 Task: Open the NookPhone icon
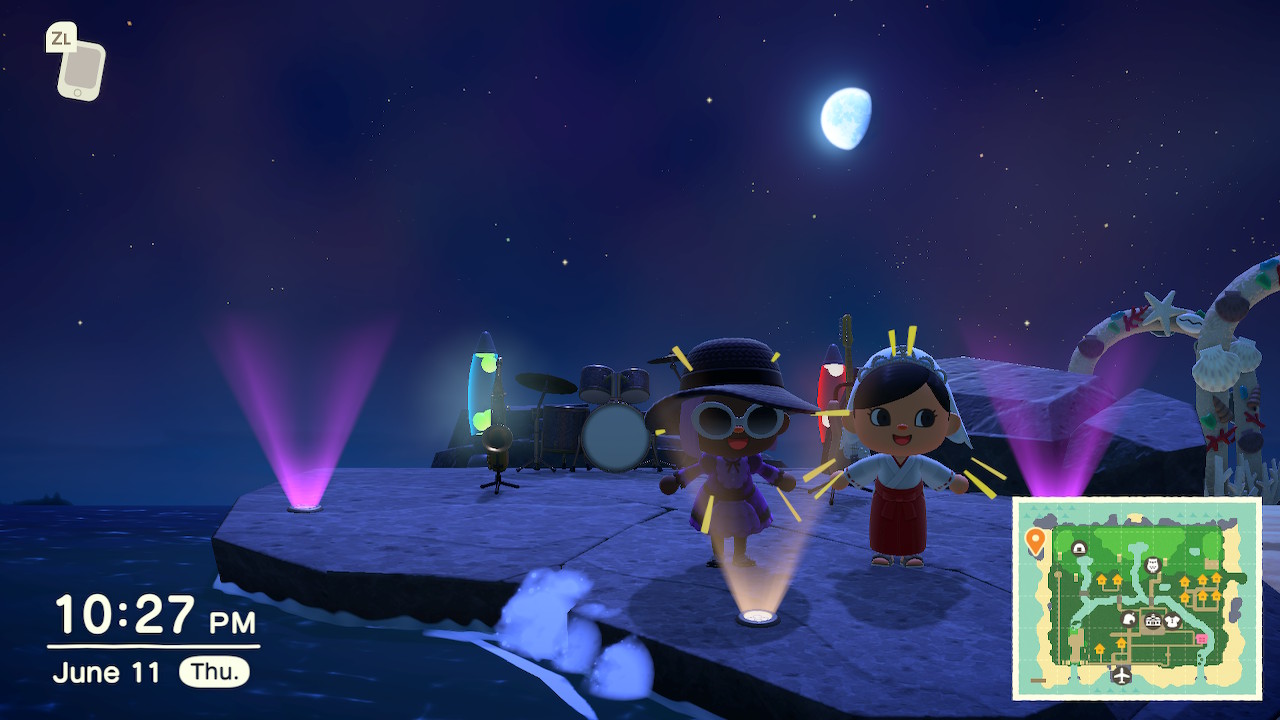pos(80,69)
